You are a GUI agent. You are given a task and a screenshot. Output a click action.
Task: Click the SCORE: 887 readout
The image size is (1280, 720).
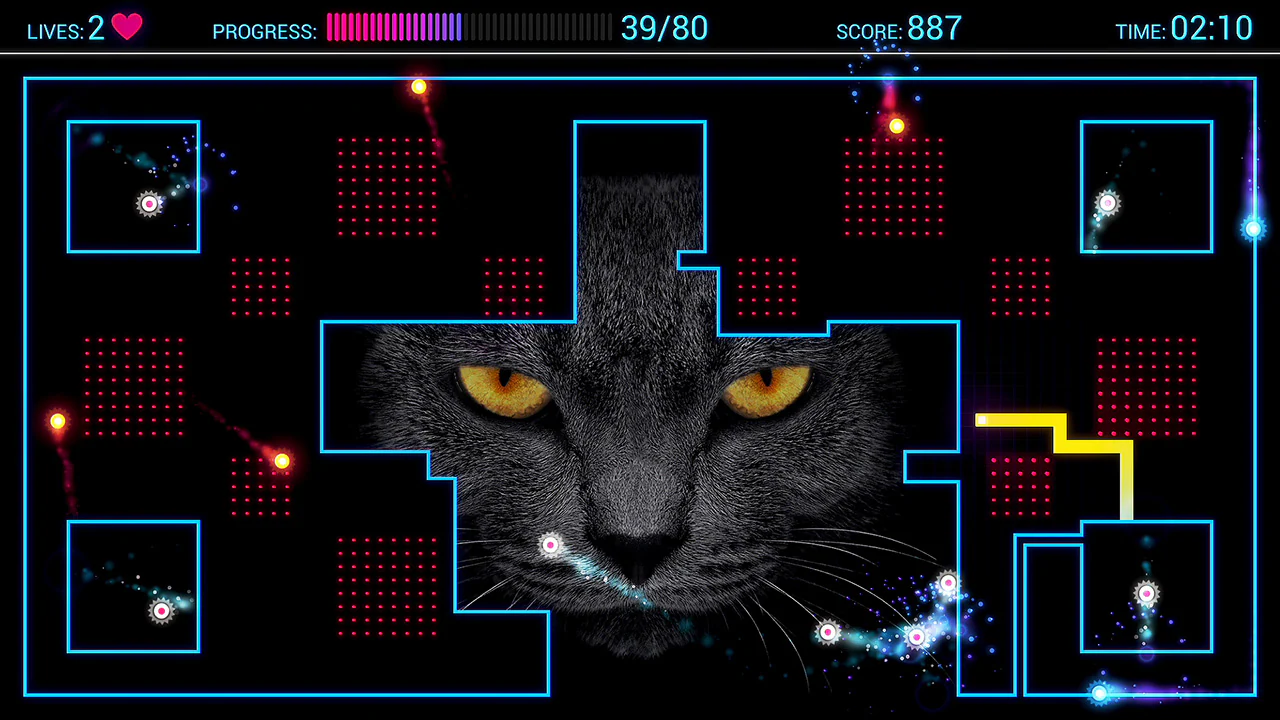click(899, 29)
